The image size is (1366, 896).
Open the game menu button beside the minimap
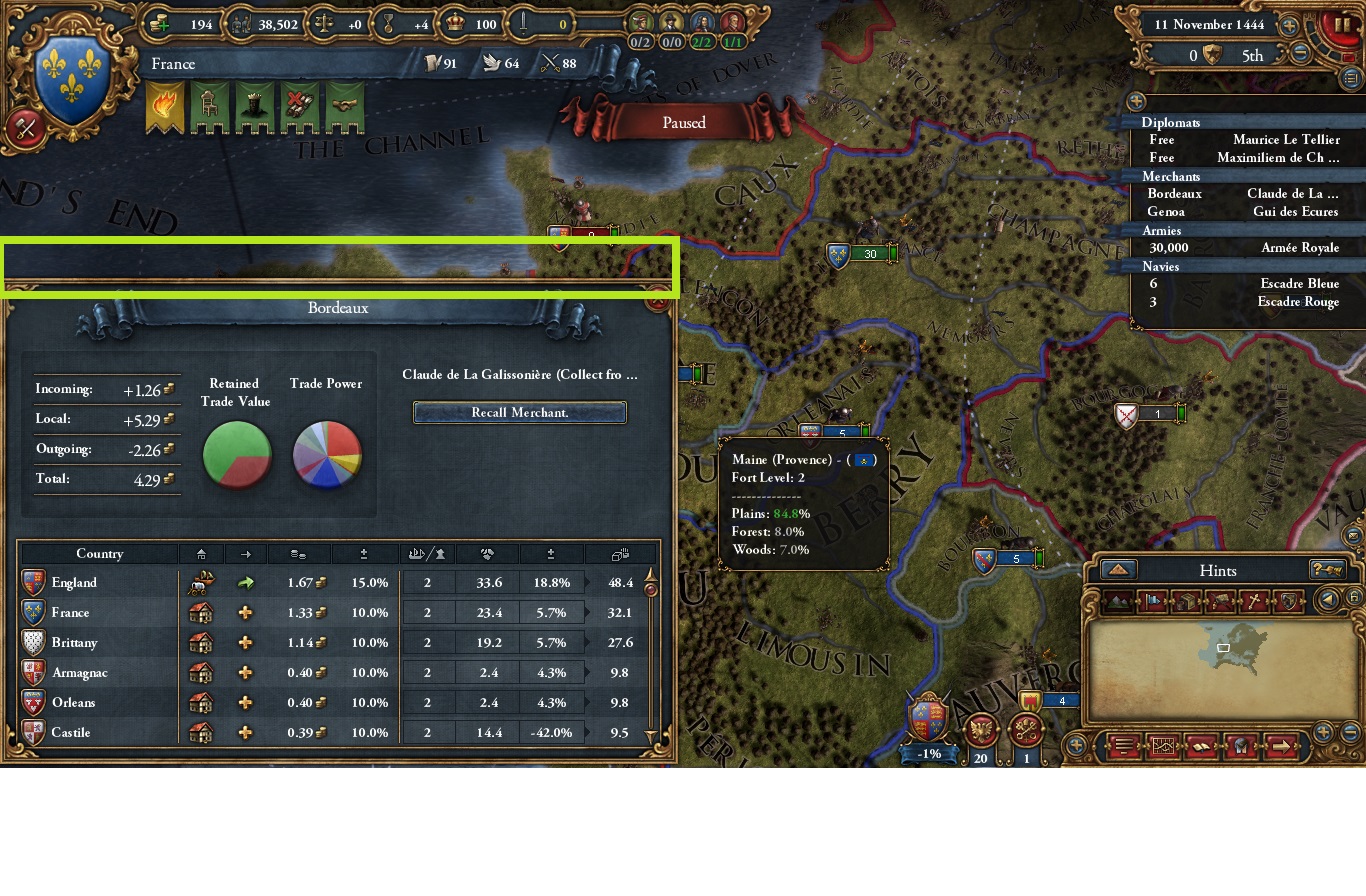point(1123,746)
